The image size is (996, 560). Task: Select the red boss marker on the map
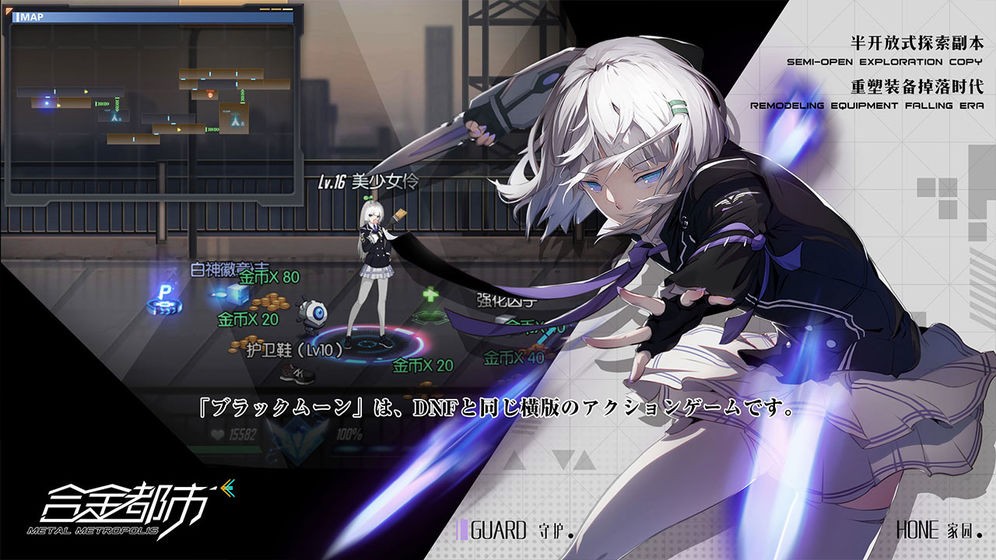click(211, 95)
